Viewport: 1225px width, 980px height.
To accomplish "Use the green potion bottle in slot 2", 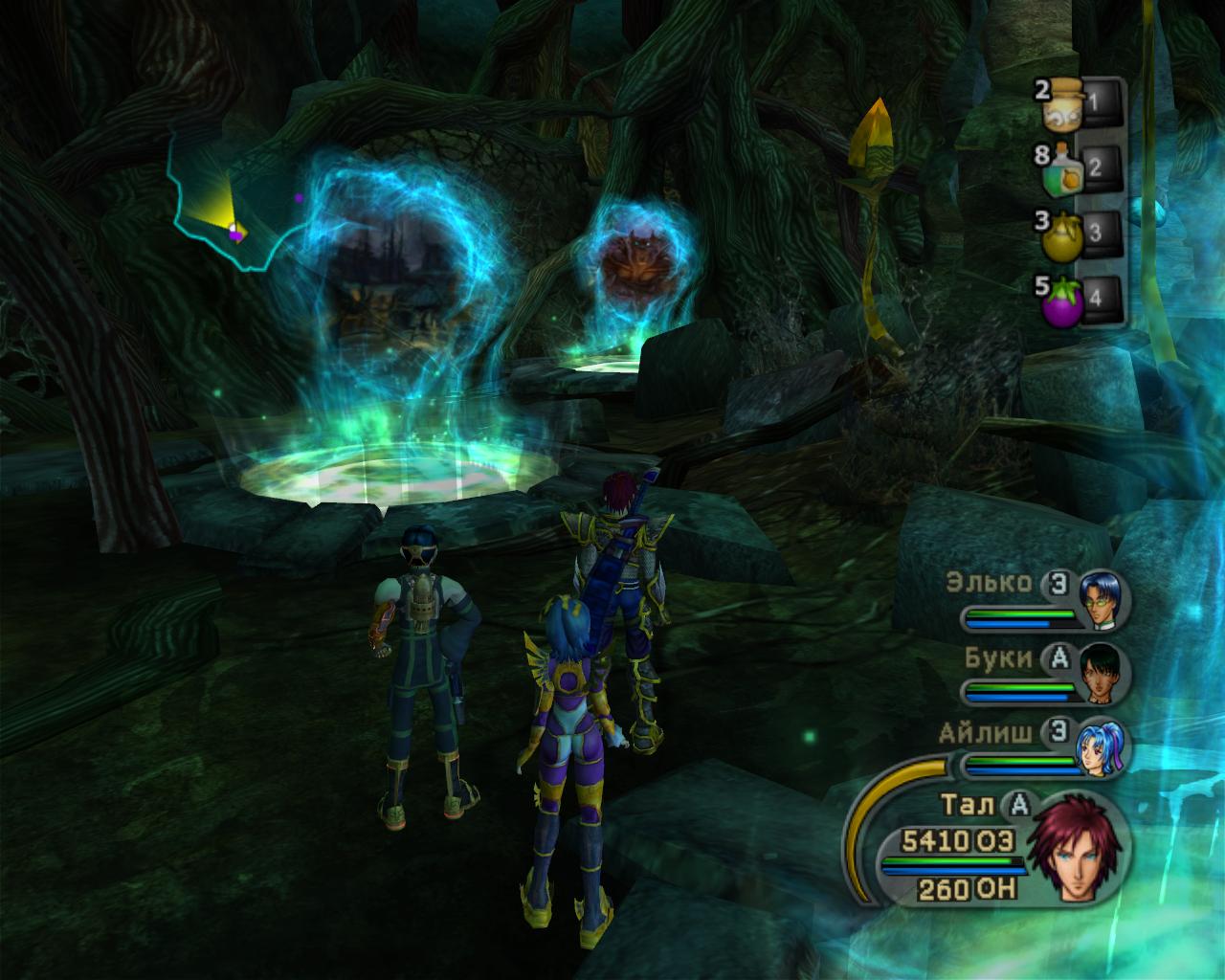I will [x=1062, y=168].
